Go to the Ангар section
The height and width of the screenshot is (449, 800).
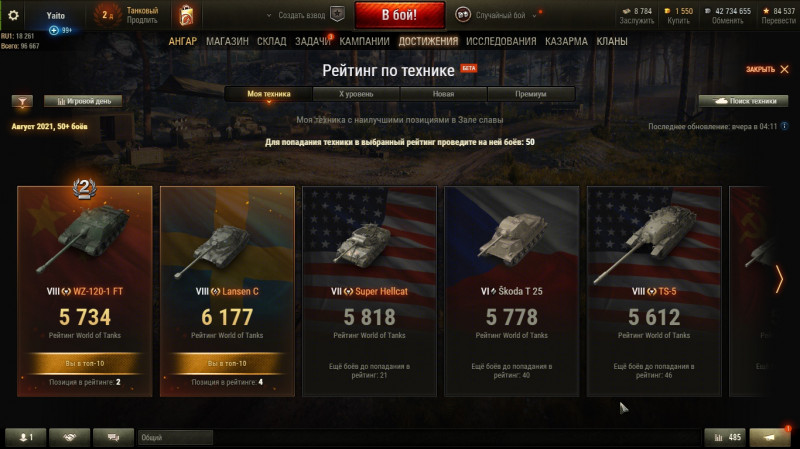pyautogui.click(x=182, y=42)
